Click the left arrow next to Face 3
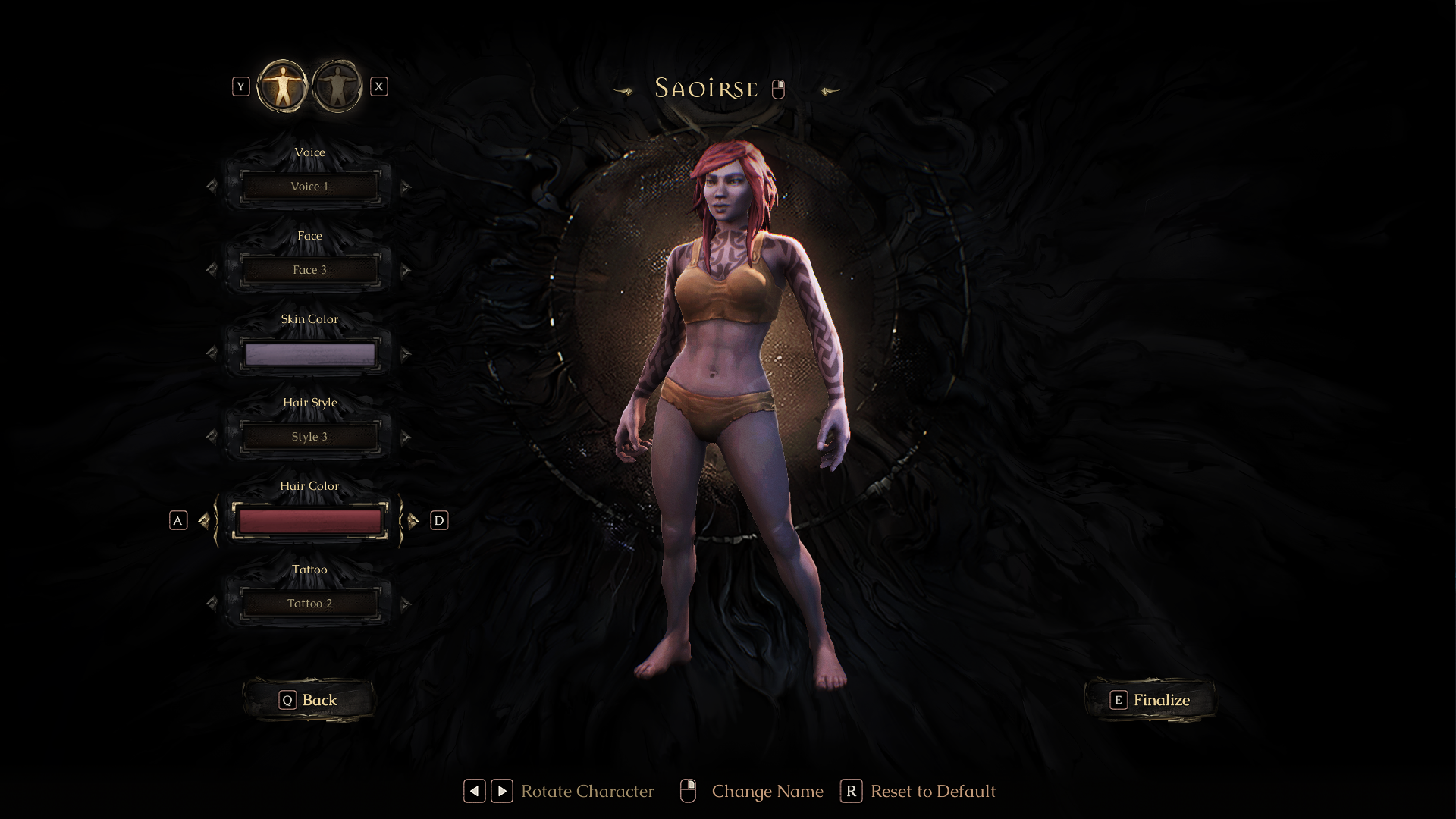Screen dimensions: 1456x819 pyautogui.click(x=212, y=269)
